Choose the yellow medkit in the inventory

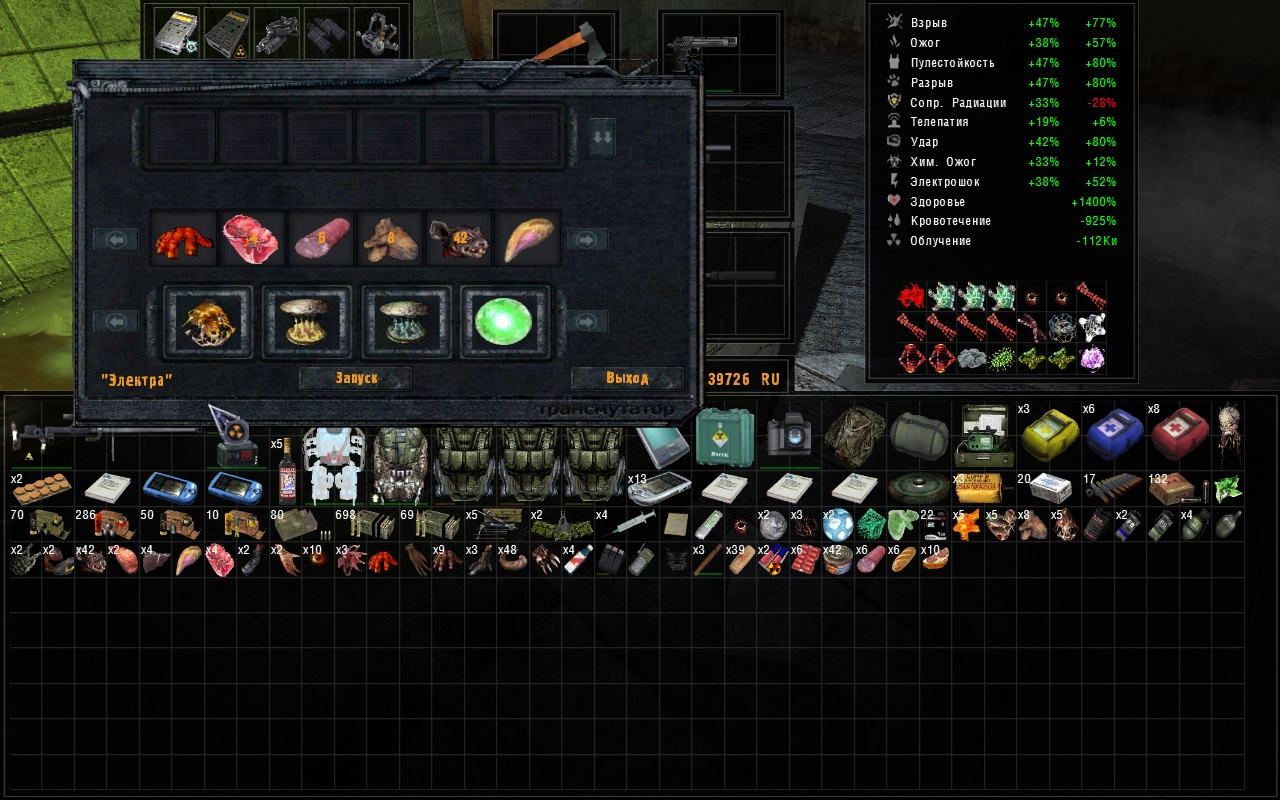pyautogui.click(x=1047, y=434)
